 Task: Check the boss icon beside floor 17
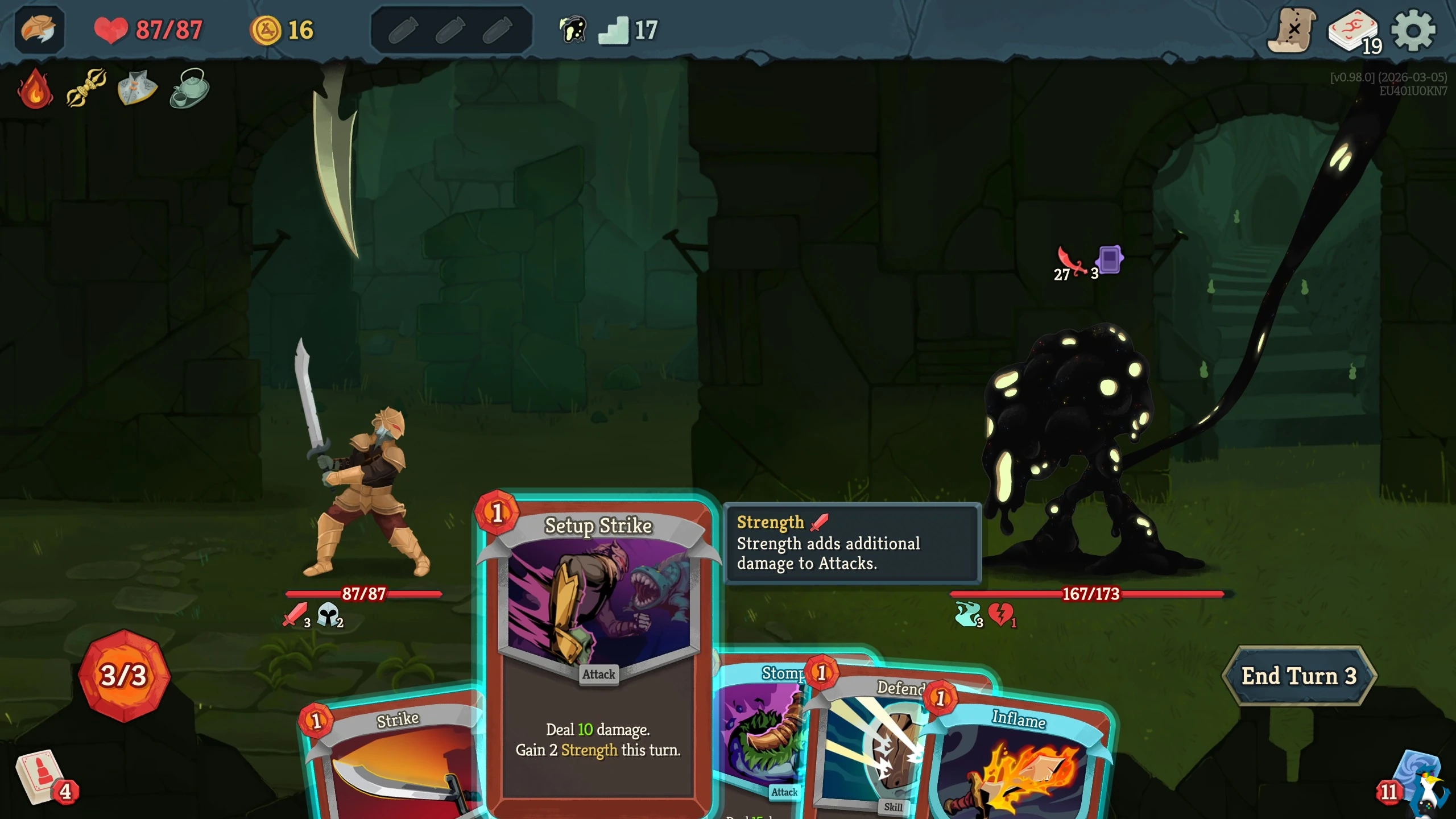click(x=573, y=29)
